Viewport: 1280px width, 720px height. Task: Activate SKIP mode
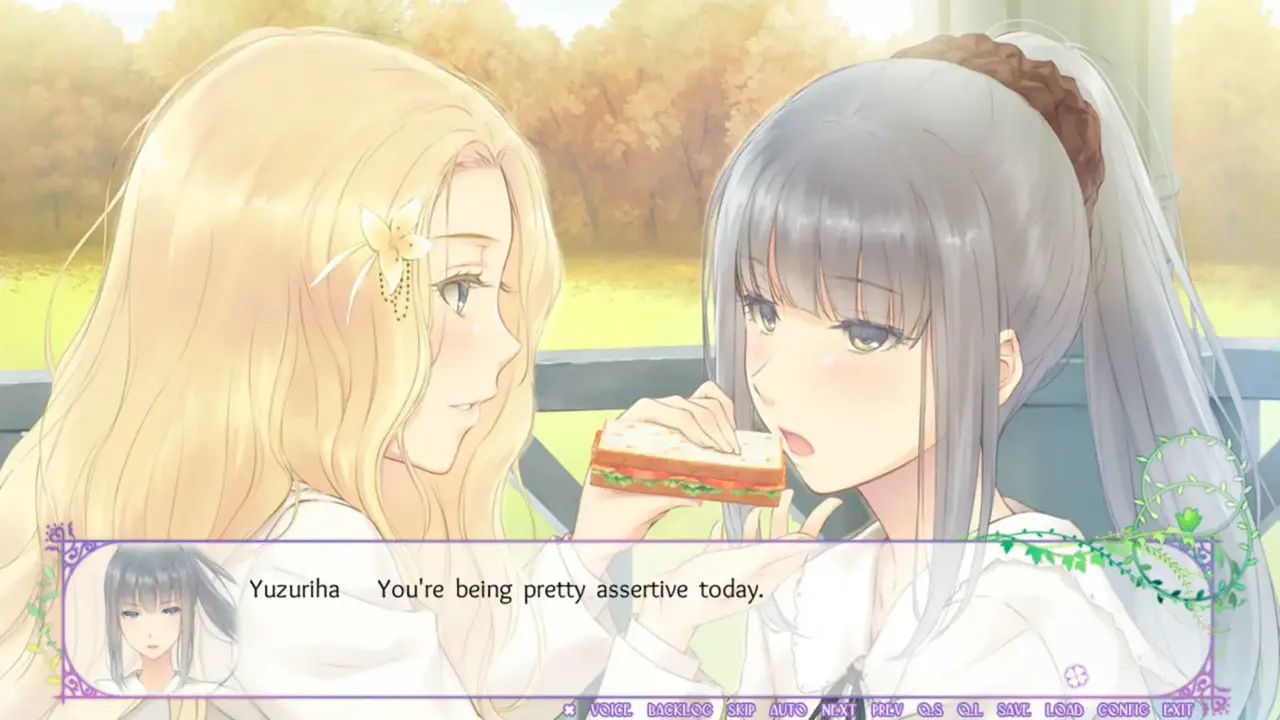(x=741, y=710)
